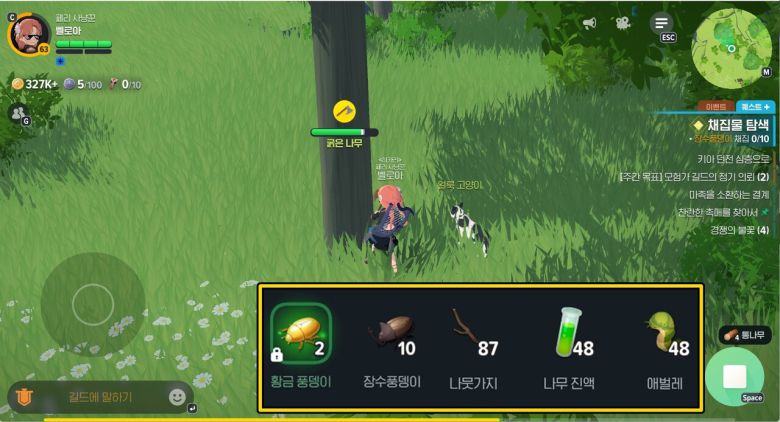The height and width of the screenshot is (422, 780).
Task: Open the party members icon
Action: [x=17, y=114]
